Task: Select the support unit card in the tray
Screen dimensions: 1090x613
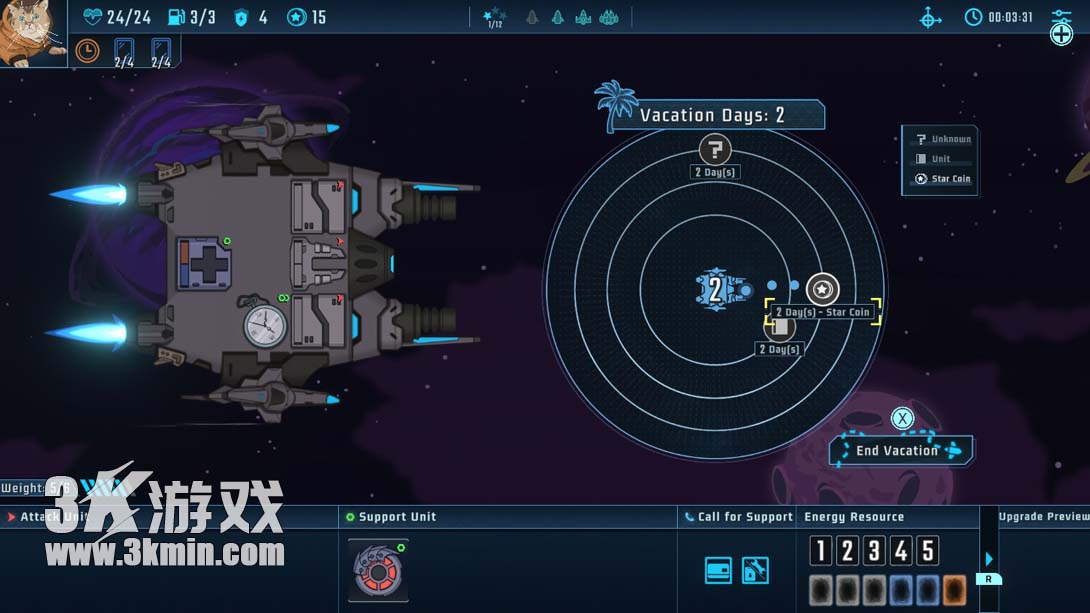Action: pyautogui.click(x=378, y=570)
